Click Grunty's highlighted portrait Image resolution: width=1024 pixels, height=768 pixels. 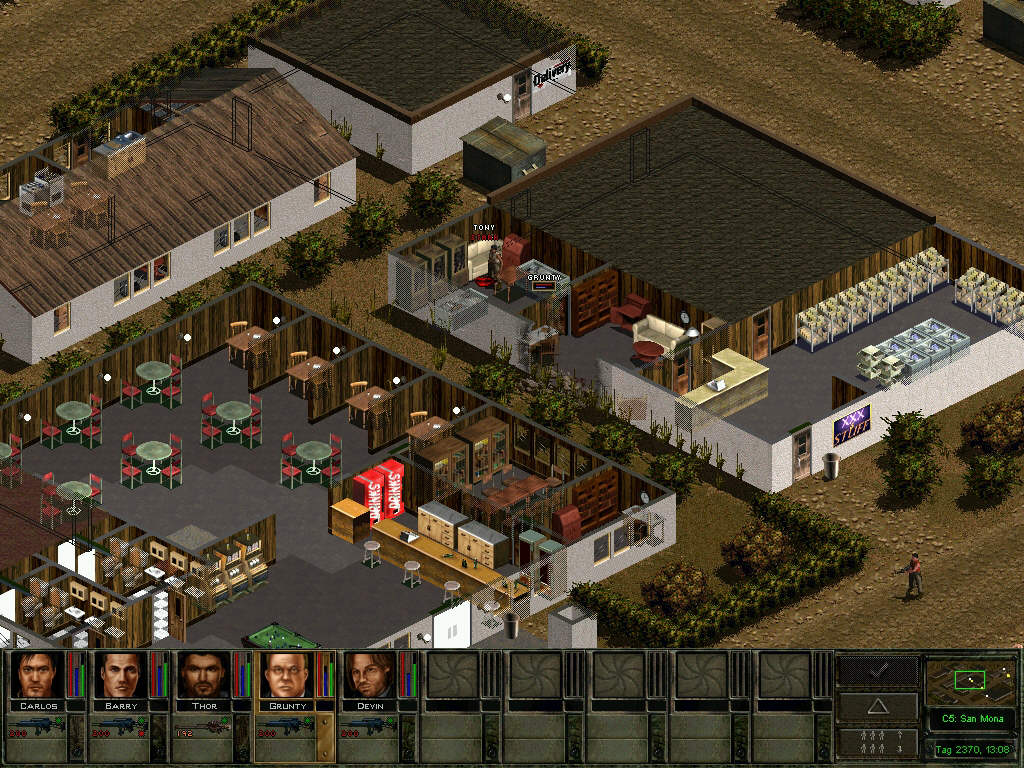tap(286, 675)
